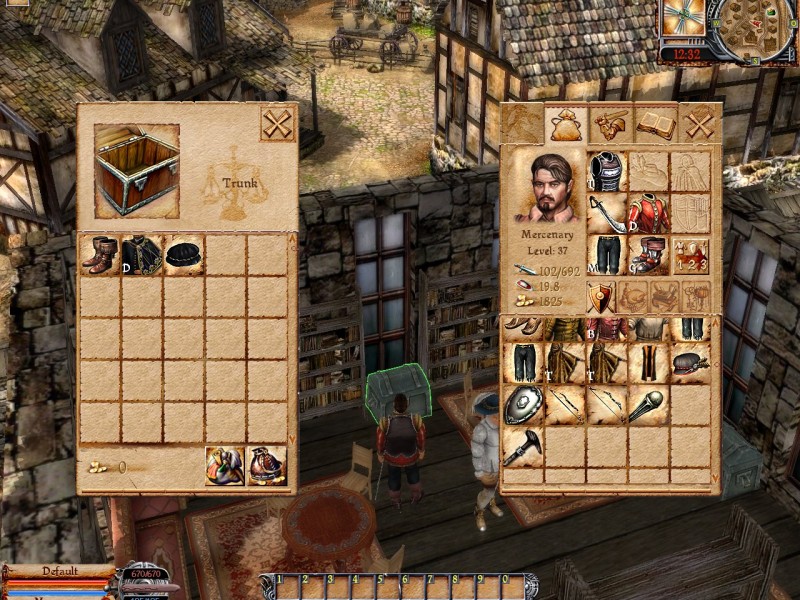
Task: Select the black hat in the trunk
Action: [x=184, y=255]
